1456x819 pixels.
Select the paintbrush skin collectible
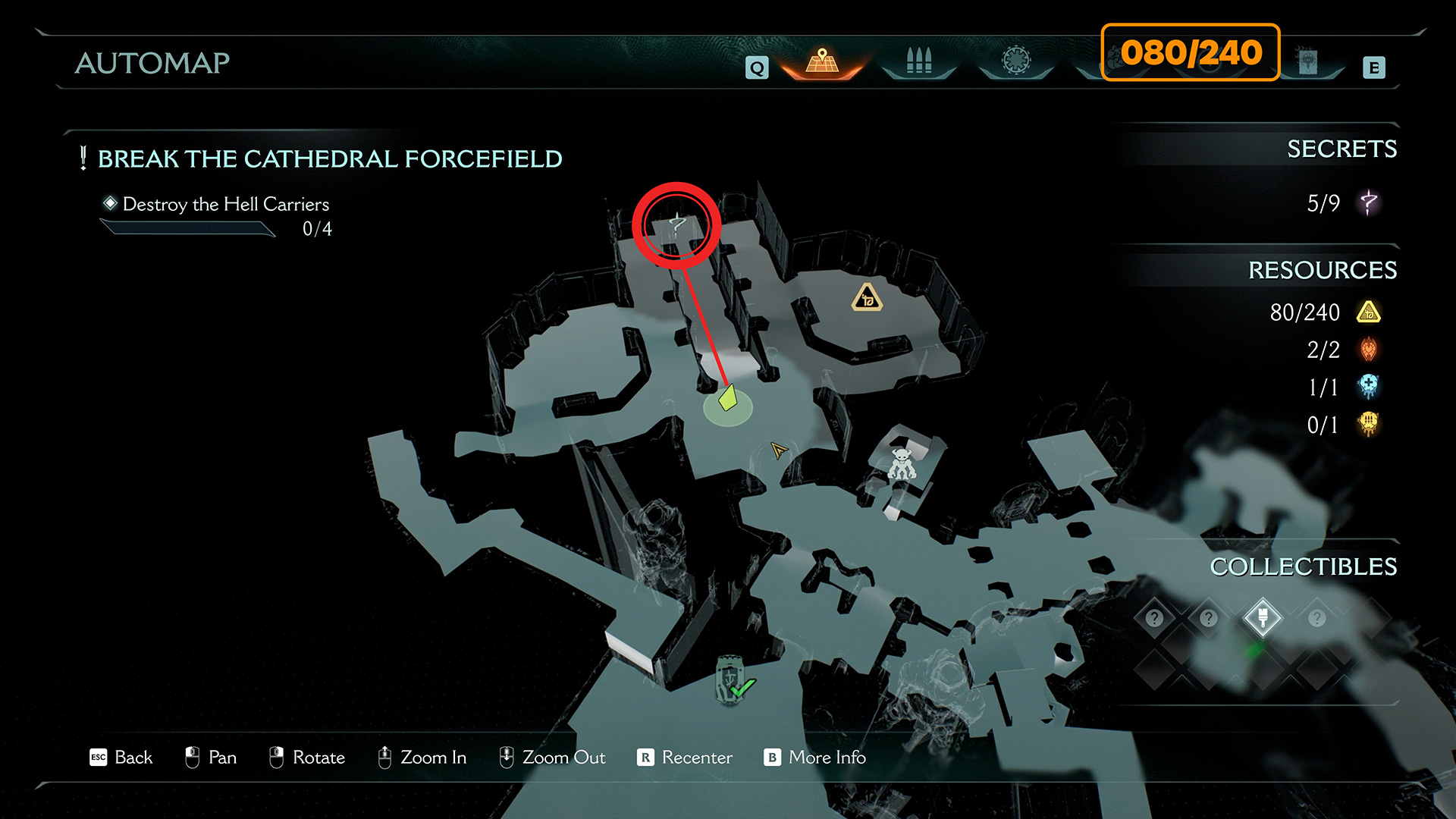click(1263, 618)
